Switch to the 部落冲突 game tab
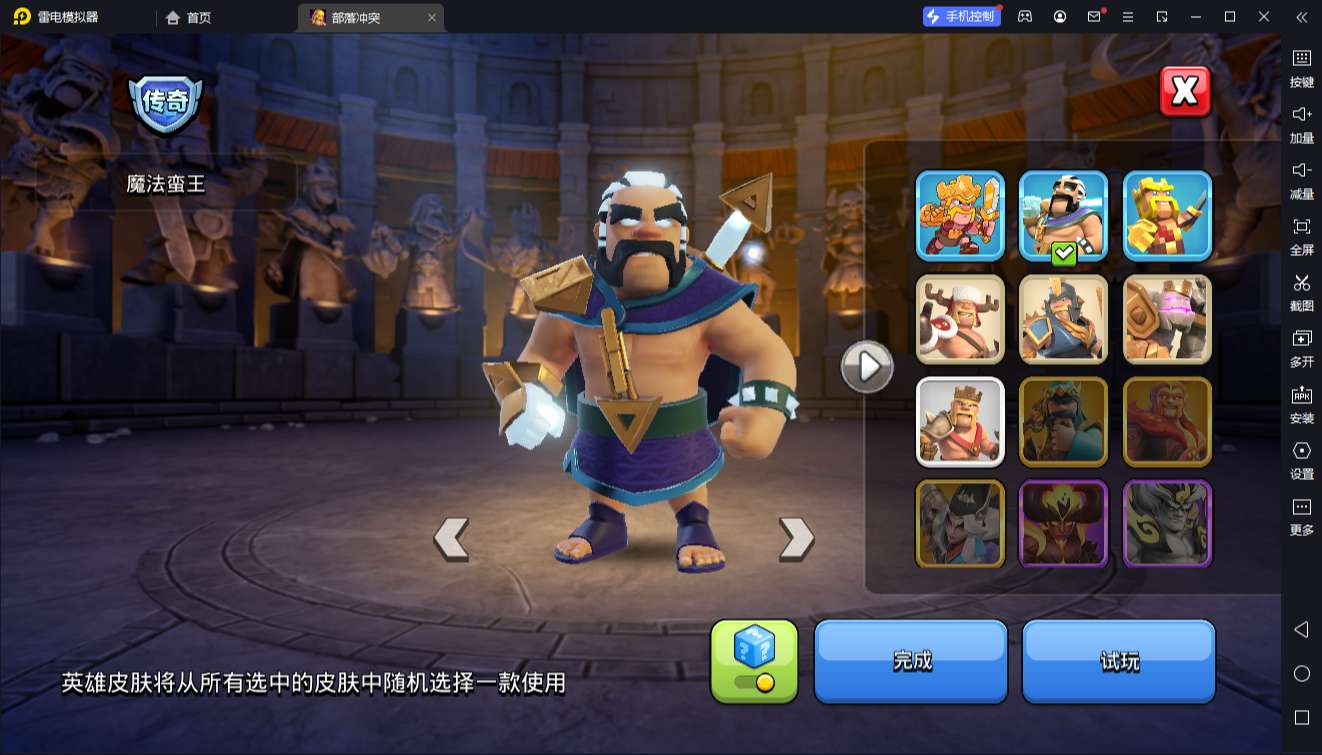 [356, 17]
